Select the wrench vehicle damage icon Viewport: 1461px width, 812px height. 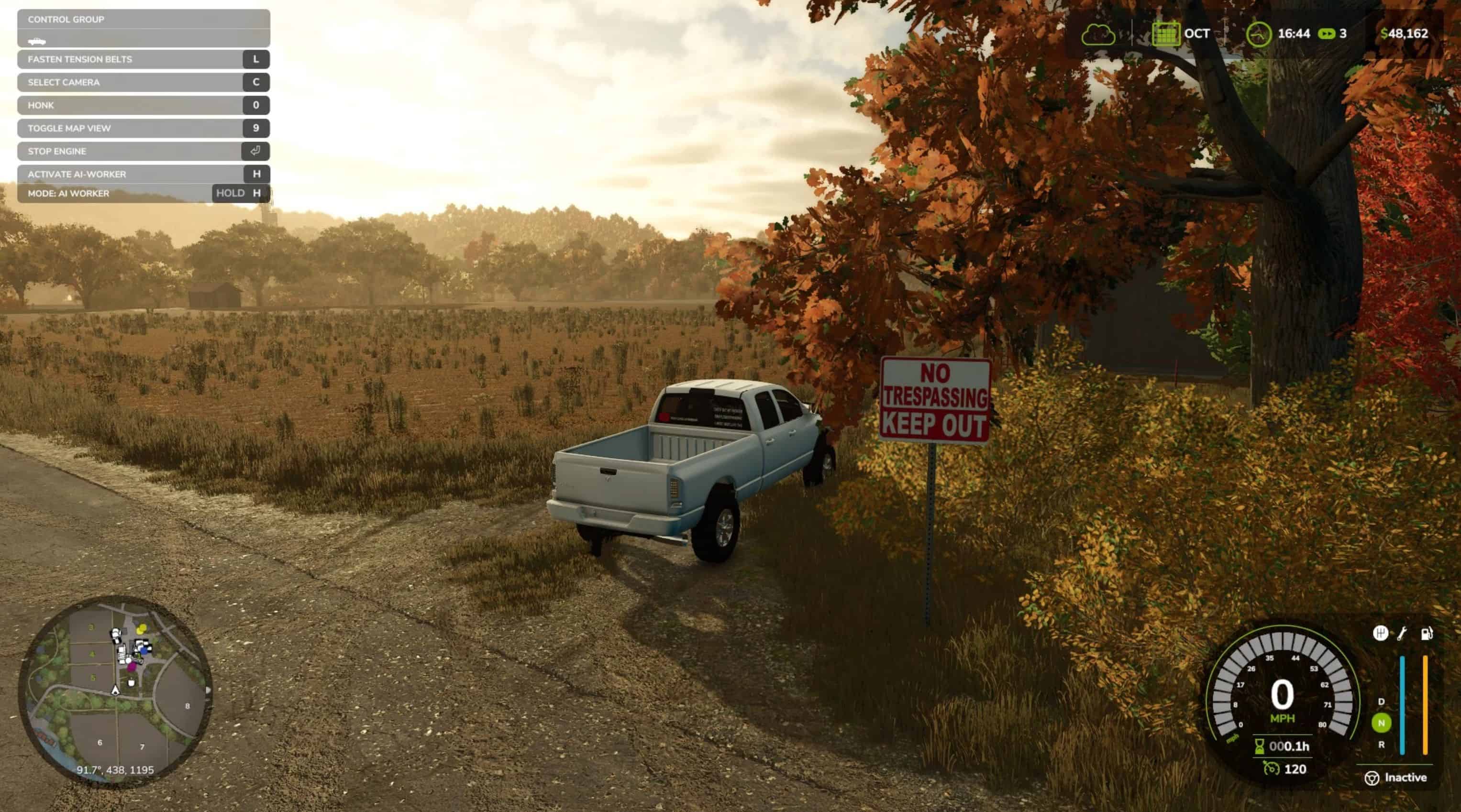tap(1402, 633)
